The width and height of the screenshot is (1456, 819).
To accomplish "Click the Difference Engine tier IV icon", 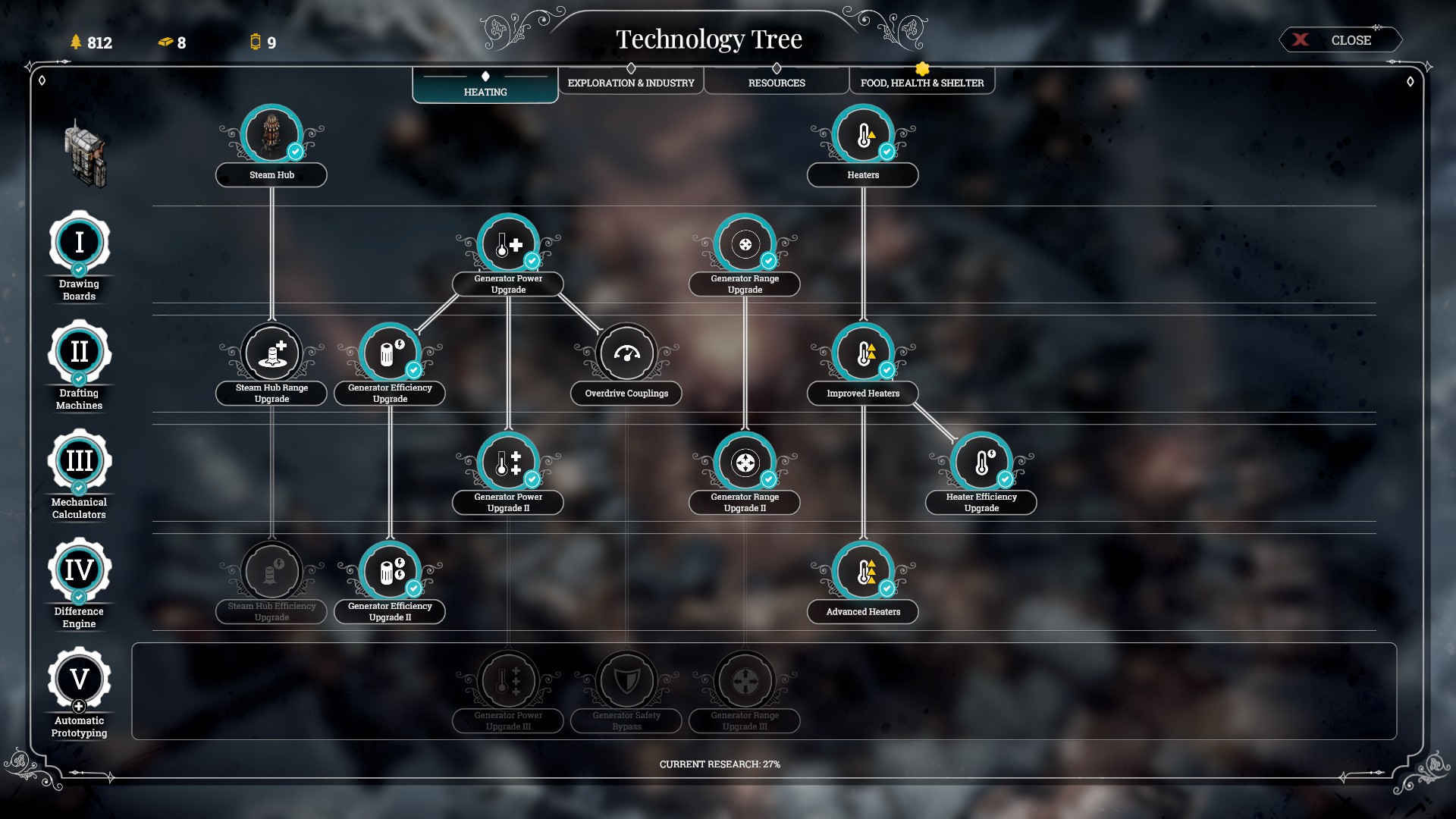I will coord(79,570).
